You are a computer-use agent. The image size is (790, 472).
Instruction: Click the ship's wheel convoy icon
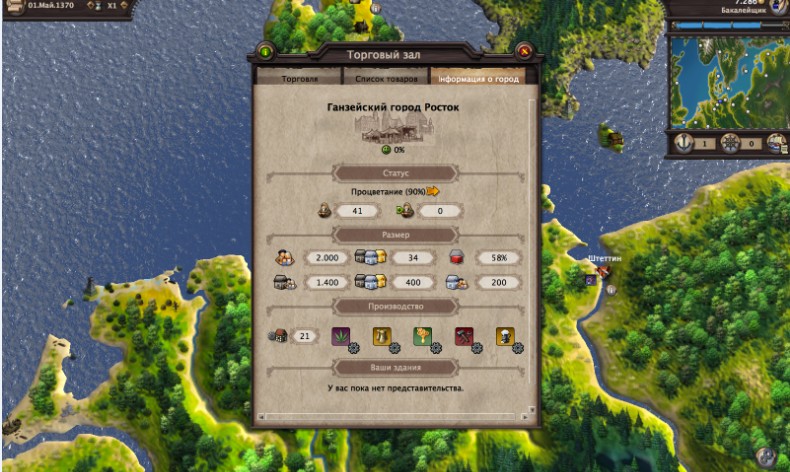coord(730,143)
